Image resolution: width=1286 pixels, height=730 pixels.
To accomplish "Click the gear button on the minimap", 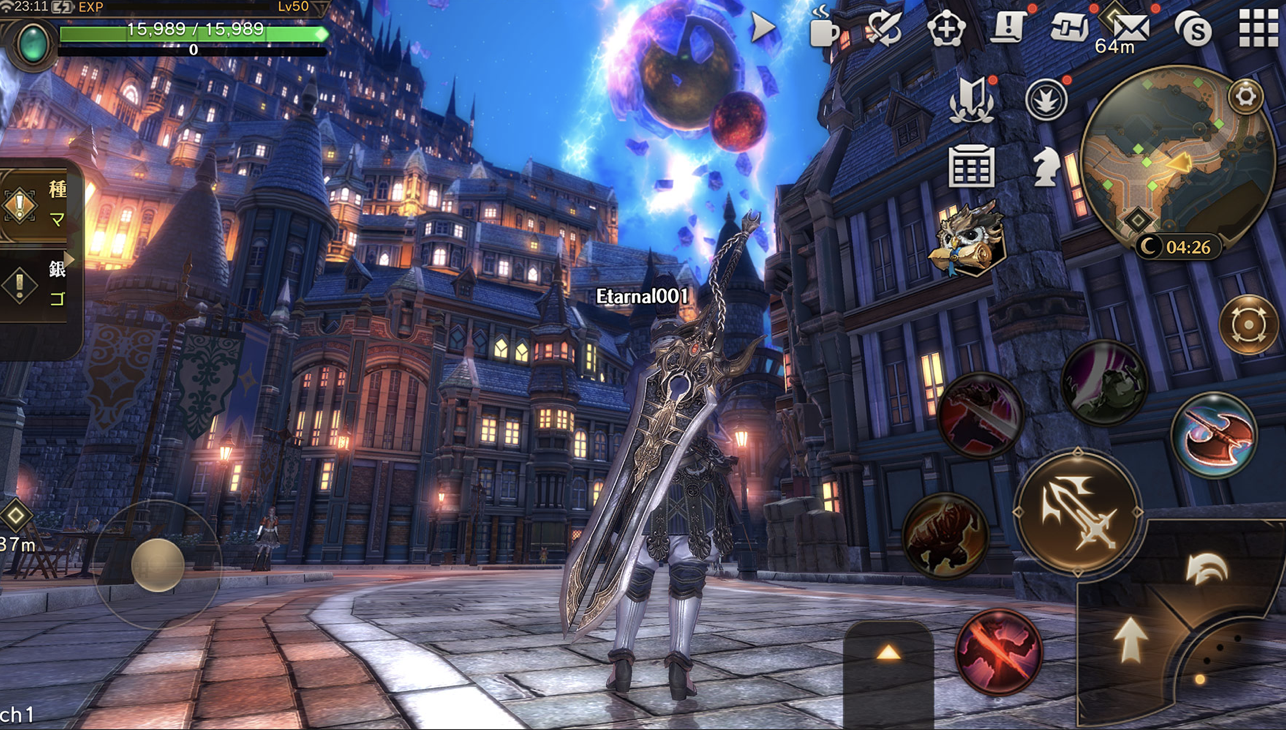I will pyautogui.click(x=1245, y=96).
